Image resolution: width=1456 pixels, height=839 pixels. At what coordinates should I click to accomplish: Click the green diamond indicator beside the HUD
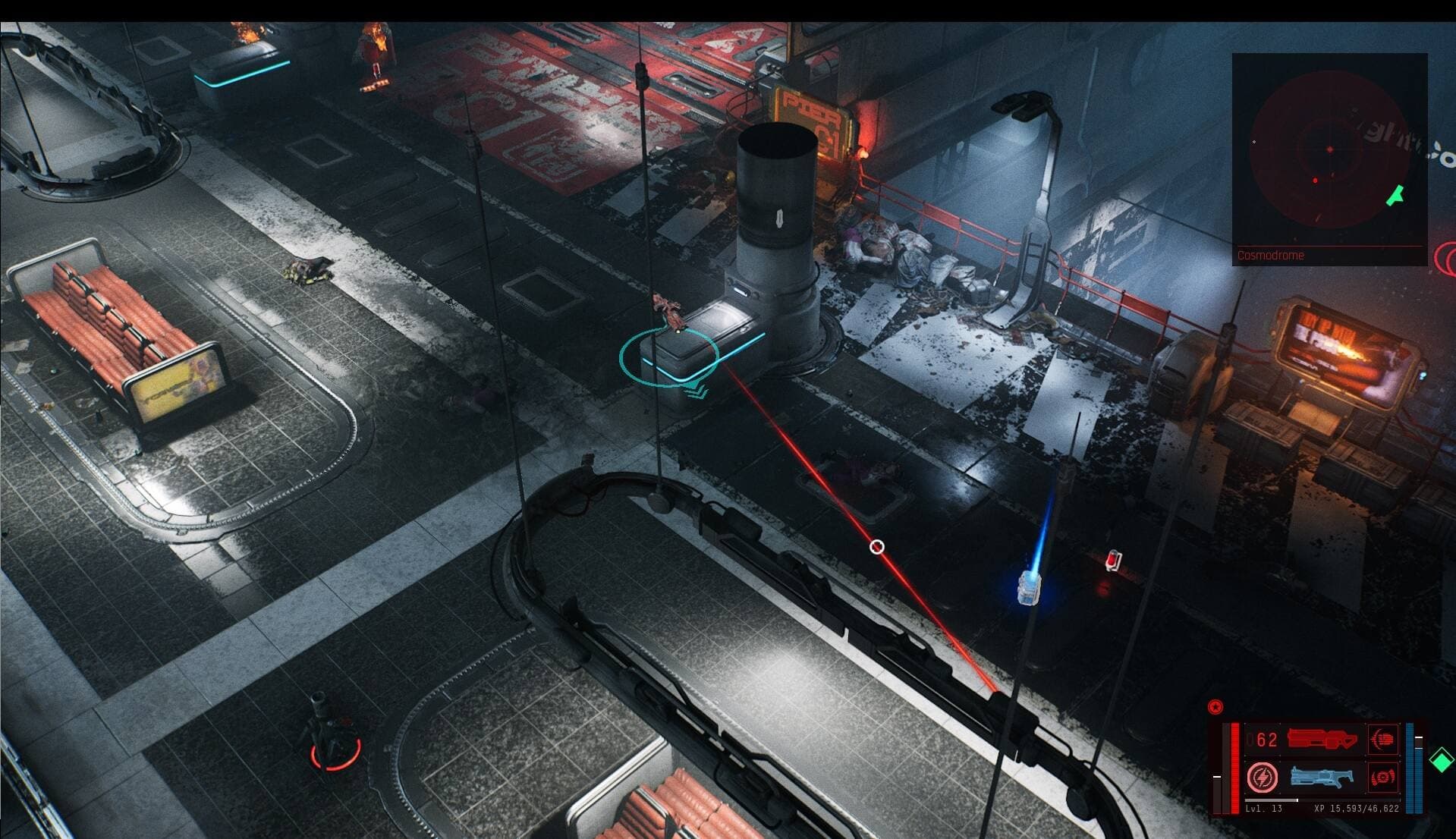(x=1441, y=760)
